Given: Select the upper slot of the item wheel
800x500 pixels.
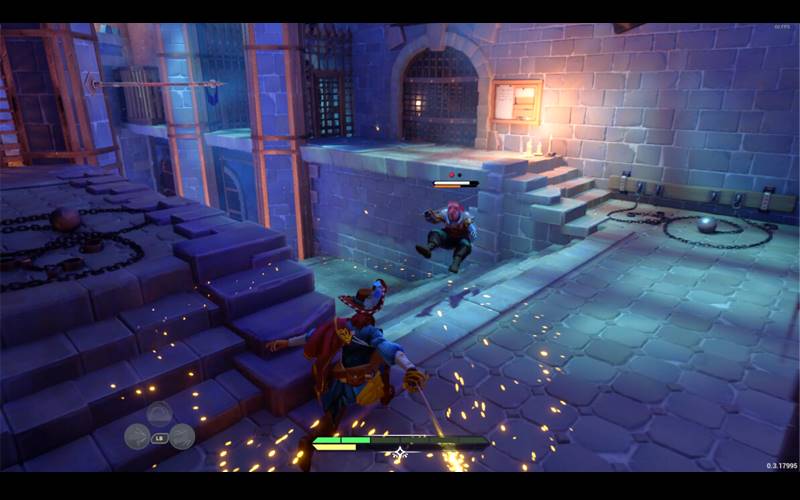Looking at the screenshot, I should (159, 414).
